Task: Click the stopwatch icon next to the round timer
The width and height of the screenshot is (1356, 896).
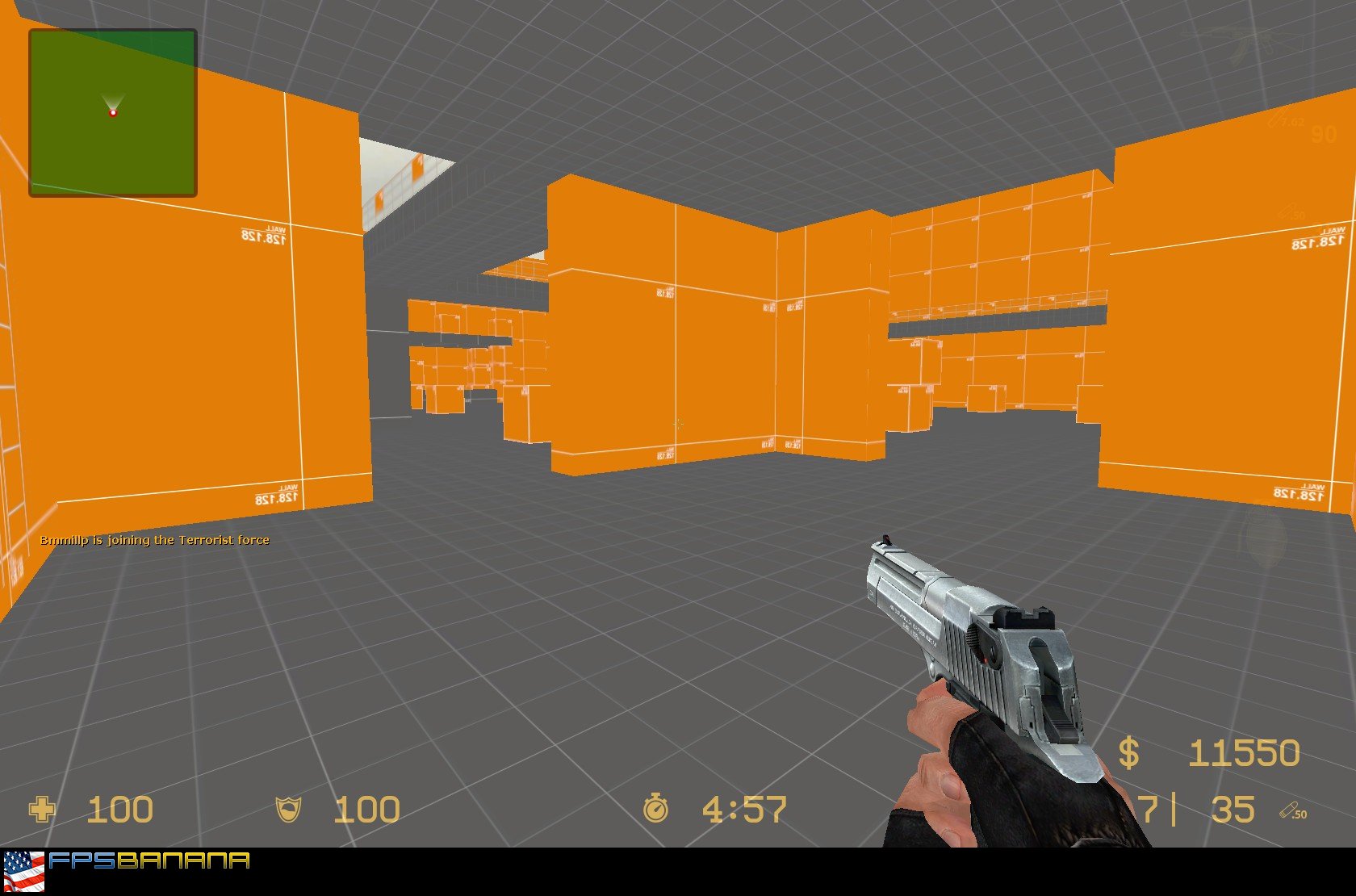Action: [x=656, y=807]
